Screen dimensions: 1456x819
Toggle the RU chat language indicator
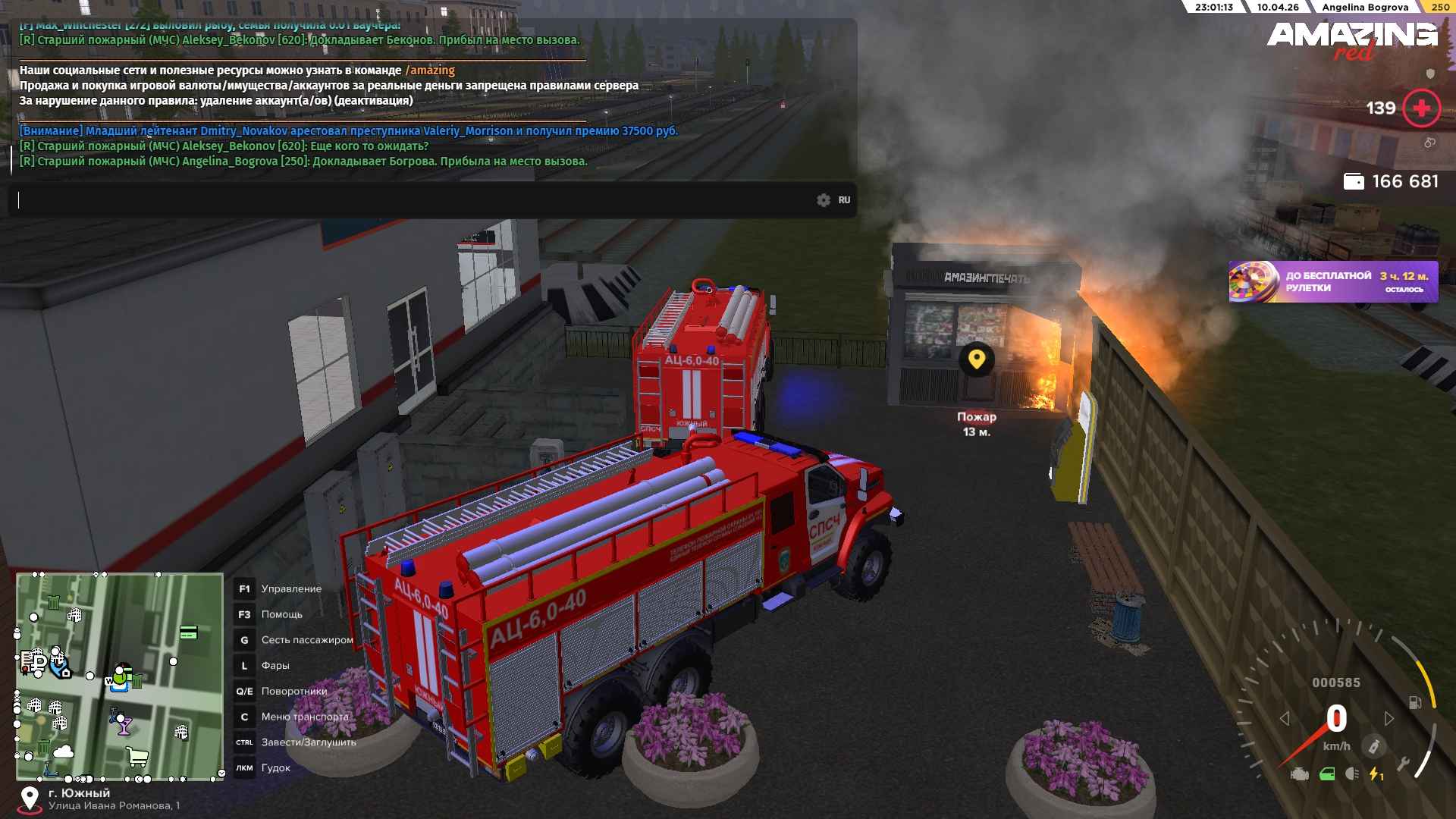pos(844,200)
